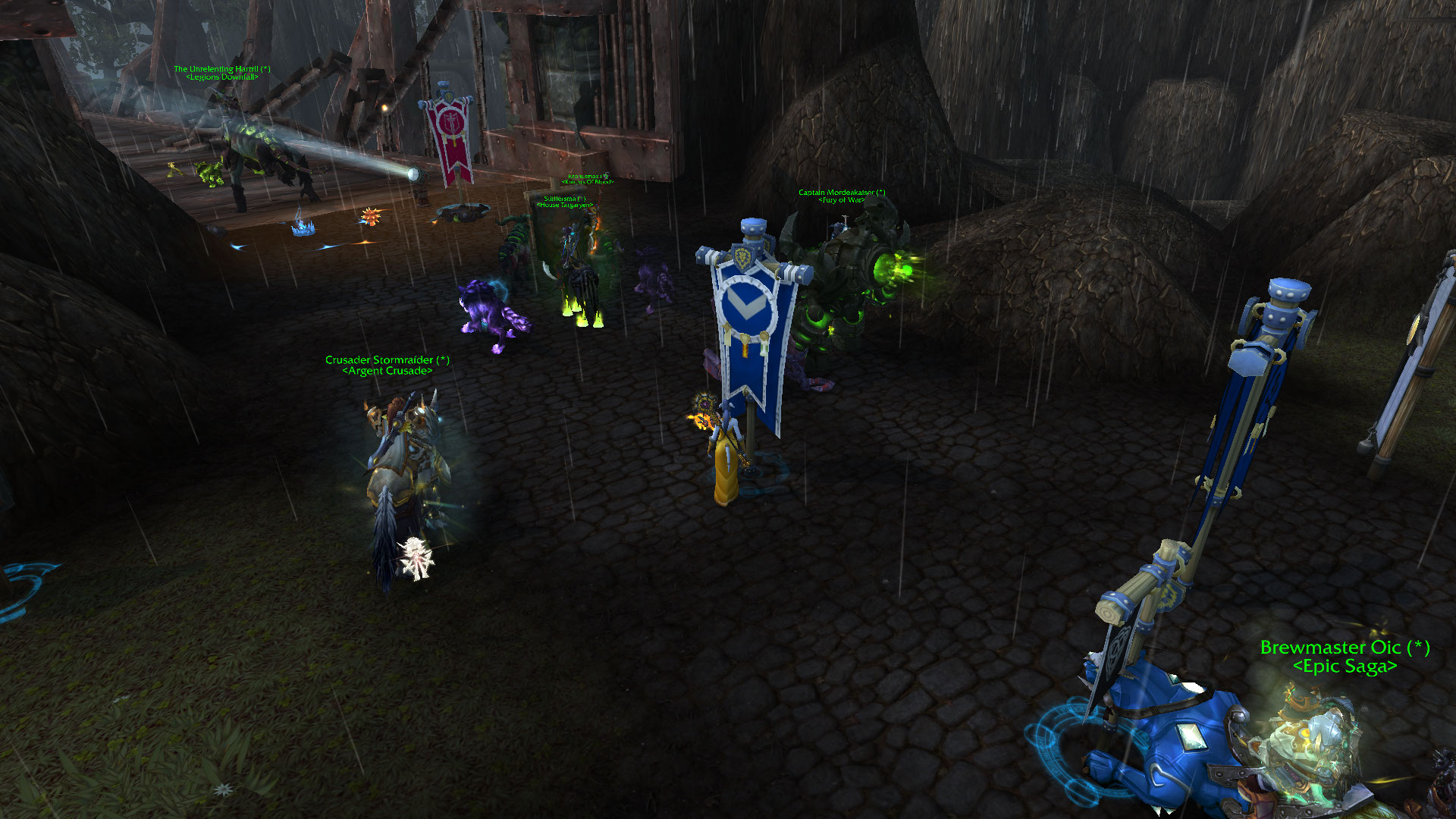
Task: Choose The Unrelenting Harrril nameplate
Action: (221, 69)
